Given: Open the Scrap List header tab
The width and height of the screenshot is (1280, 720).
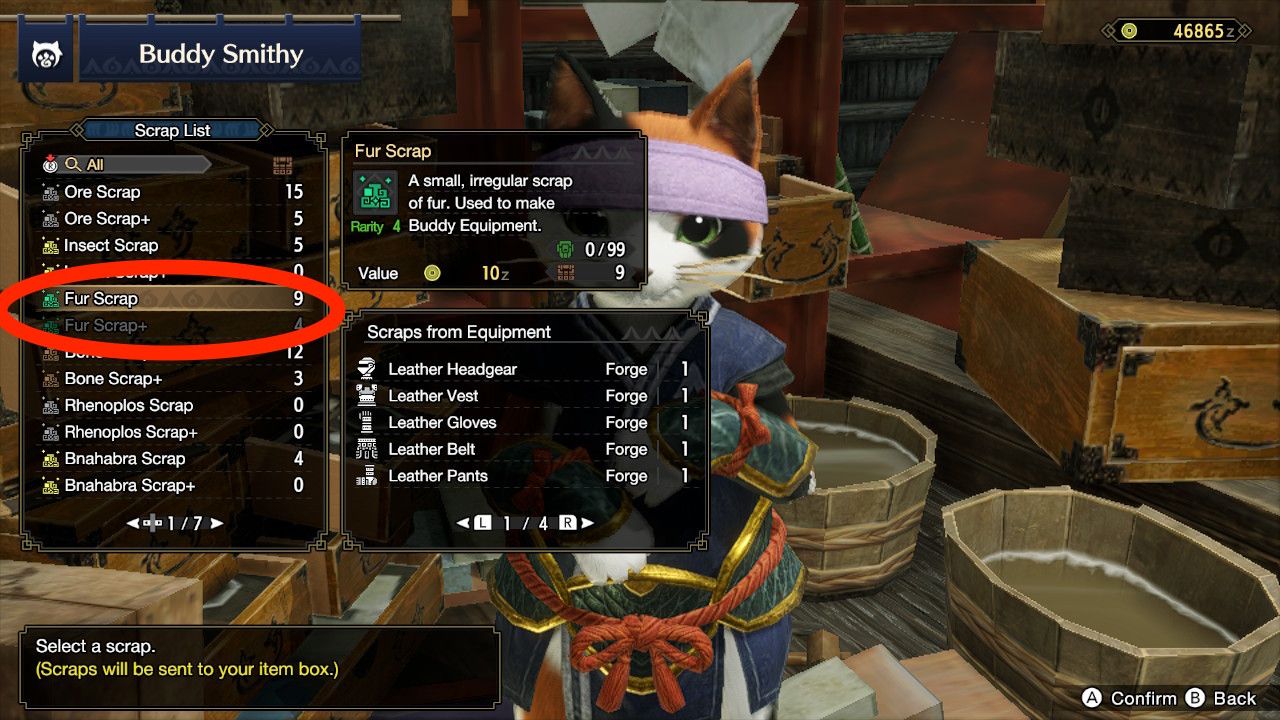Looking at the screenshot, I should (x=170, y=130).
